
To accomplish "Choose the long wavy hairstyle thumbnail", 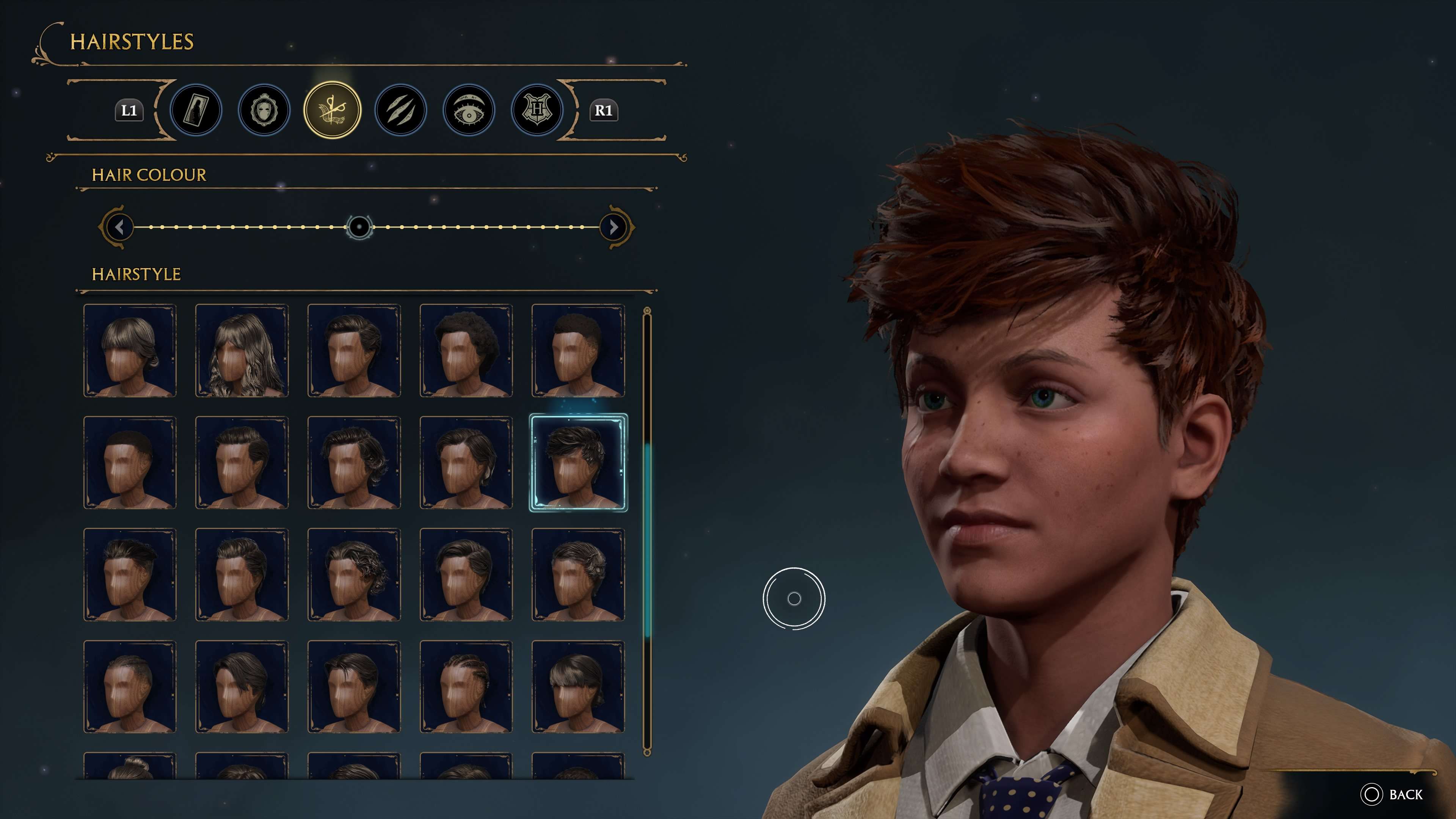I will (x=242, y=349).
